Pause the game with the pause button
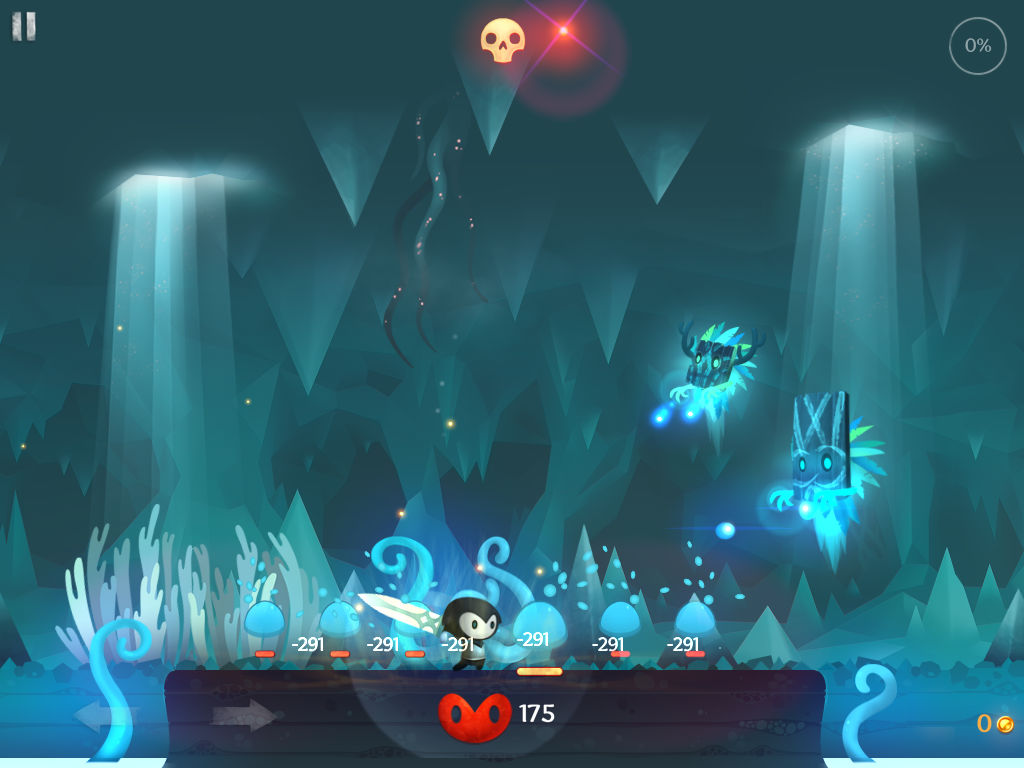Viewport: 1024px width, 768px height. [24, 27]
